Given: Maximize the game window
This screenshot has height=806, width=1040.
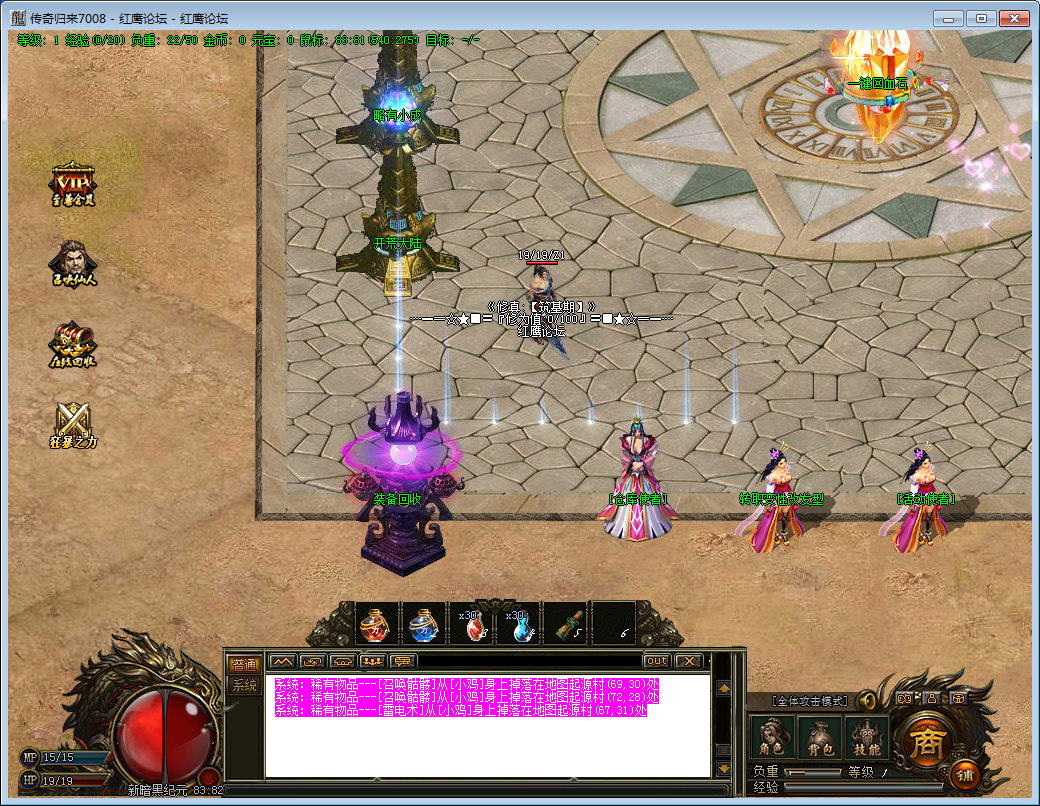Looking at the screenshot, I should 982,18.
